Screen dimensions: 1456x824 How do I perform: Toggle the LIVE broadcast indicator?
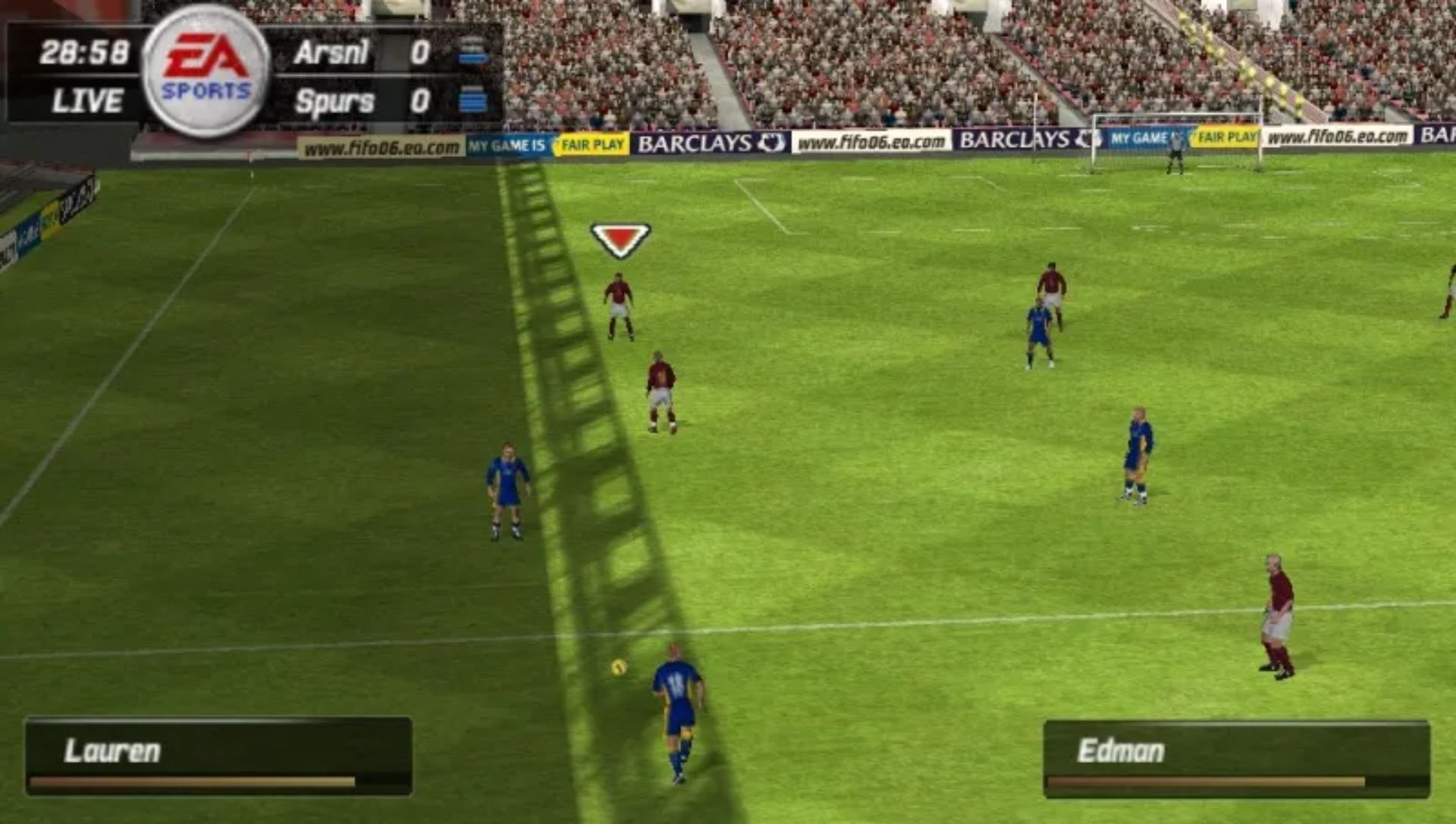[89, 99]
